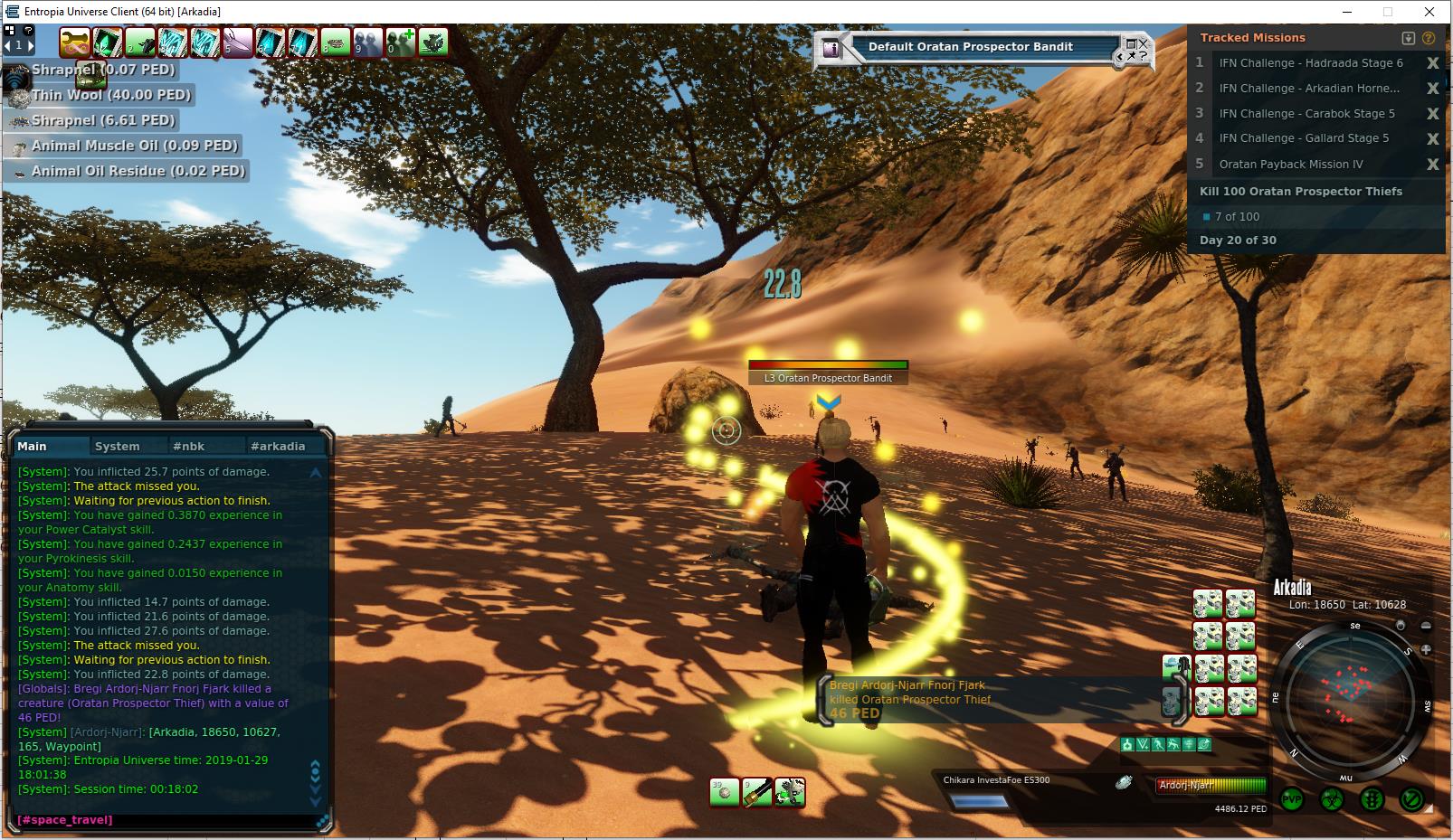The height and width of the screenshot is (840, 1453).
Task: Collapse the Tracked Missions panel arrow
Action: 1408,38
